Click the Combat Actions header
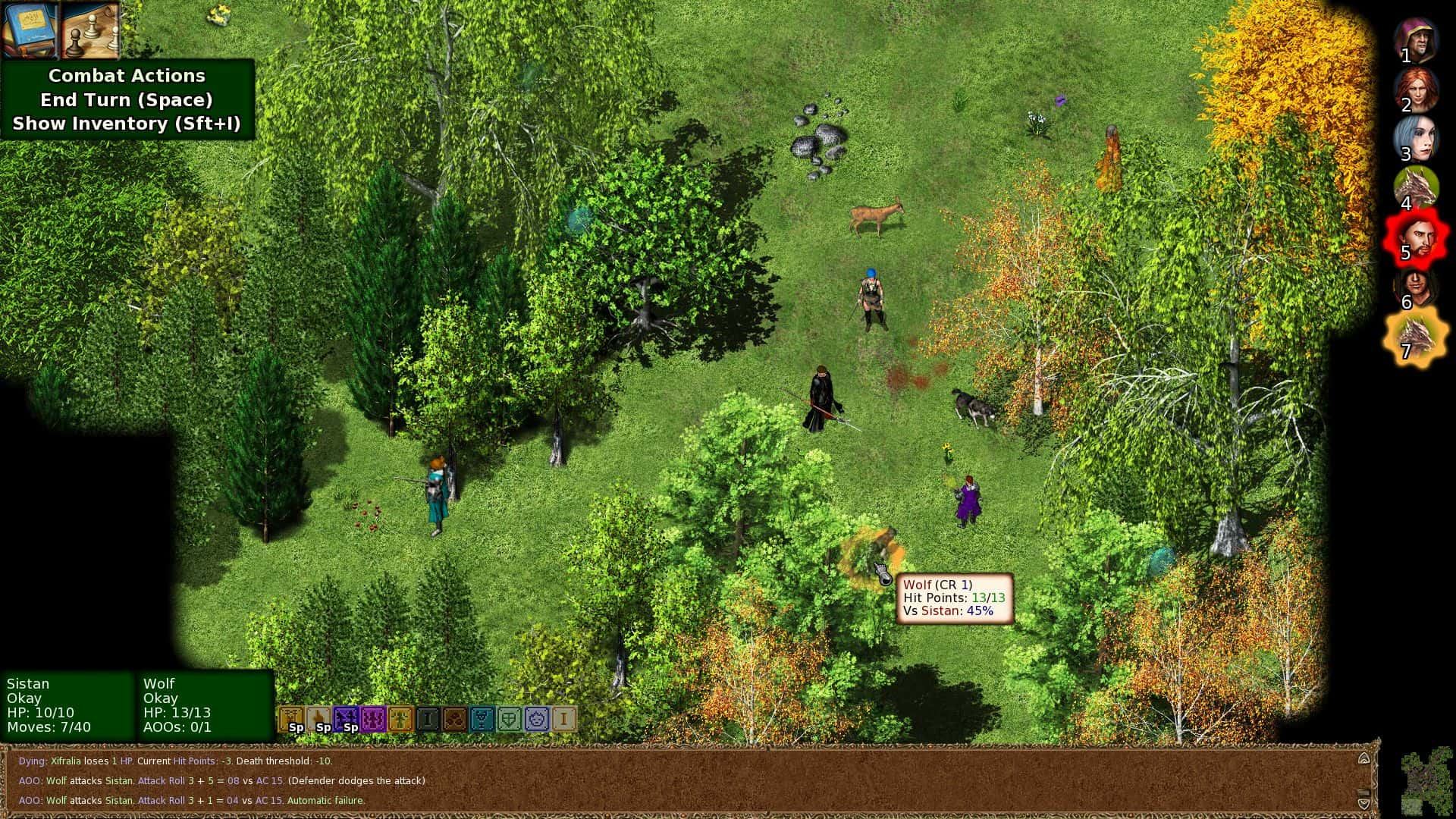The image size is (1456, 819). 126,75
